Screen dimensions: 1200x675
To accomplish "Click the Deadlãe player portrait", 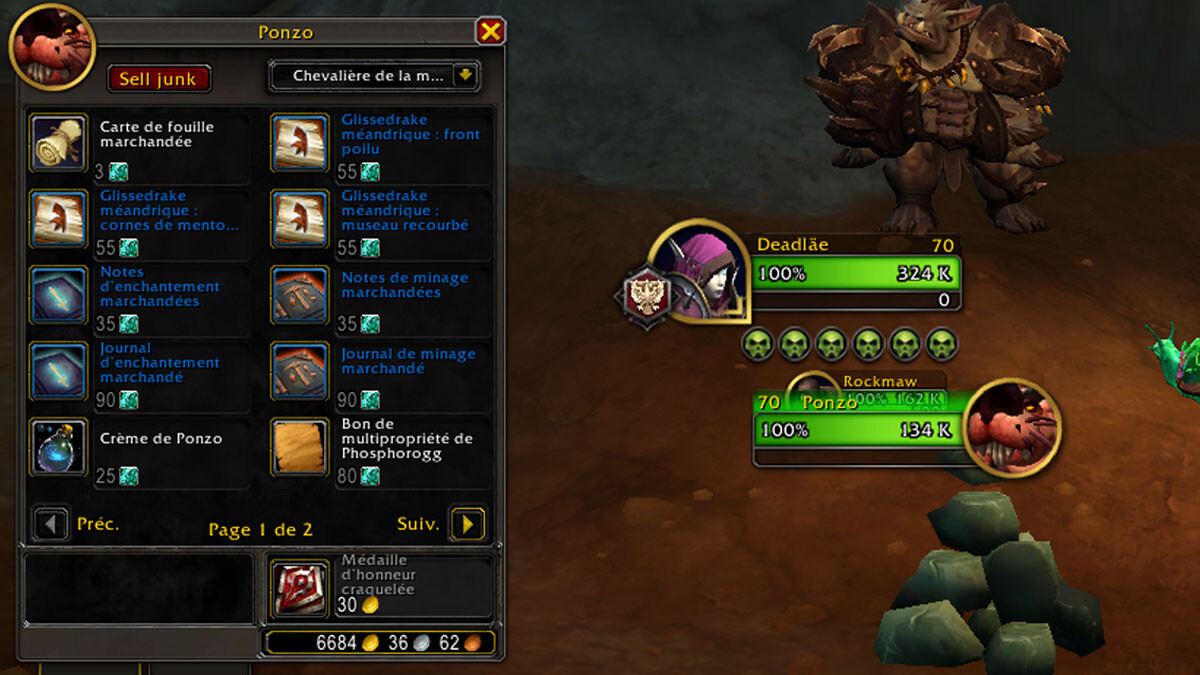I will [700, 272].
